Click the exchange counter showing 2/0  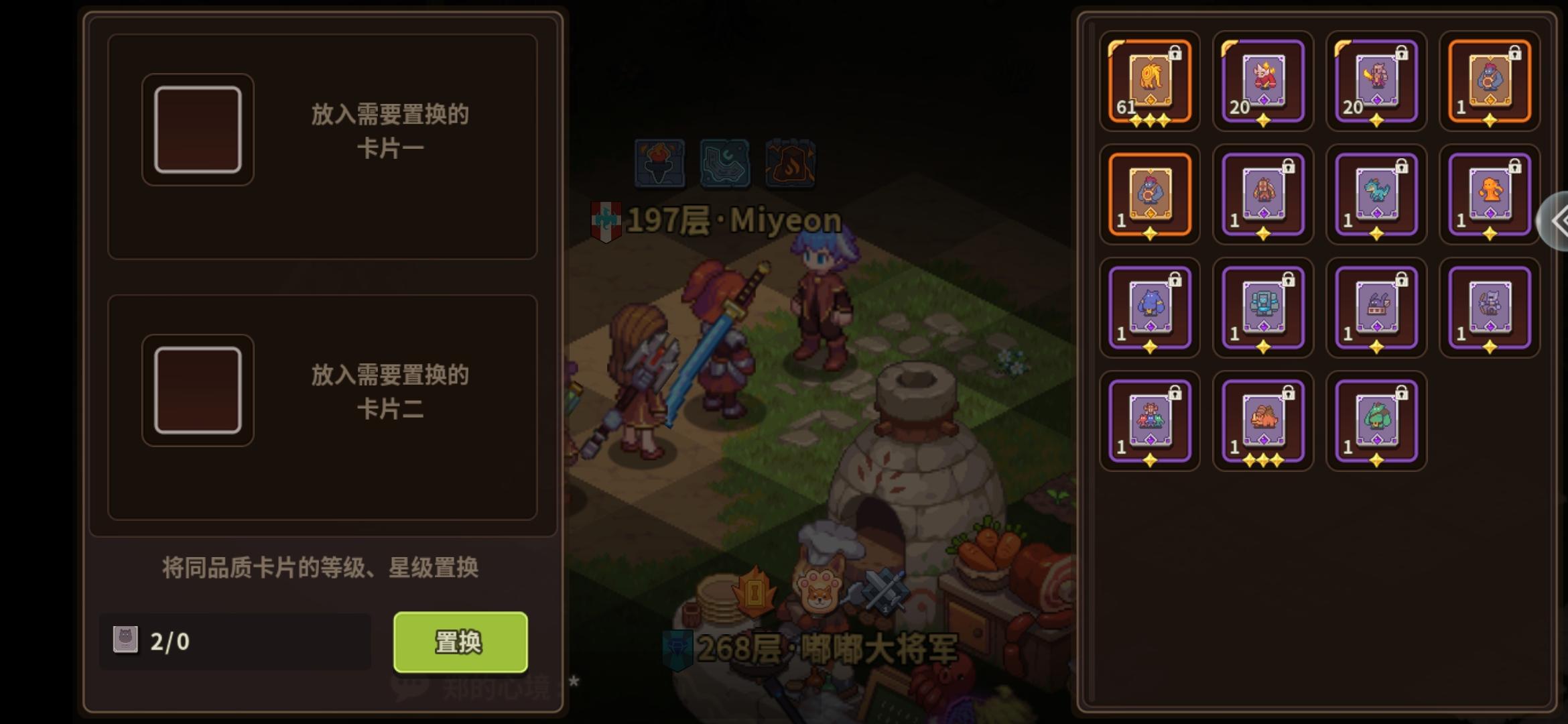[235, 642]
